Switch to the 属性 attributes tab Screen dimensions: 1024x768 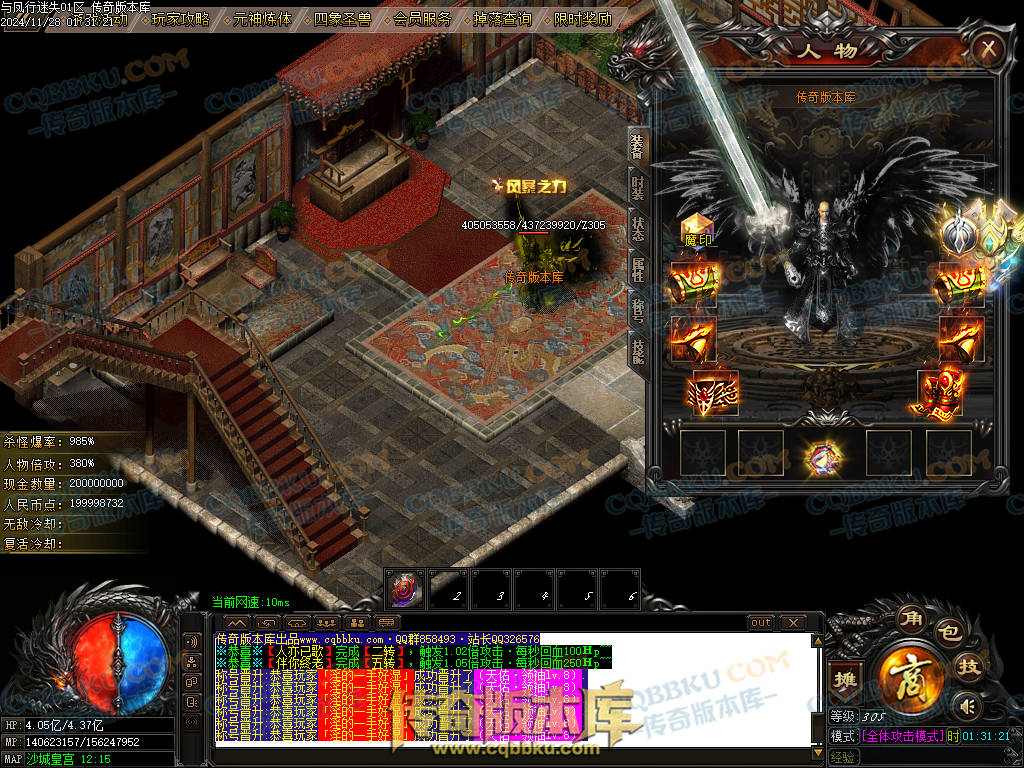[637, 268]
